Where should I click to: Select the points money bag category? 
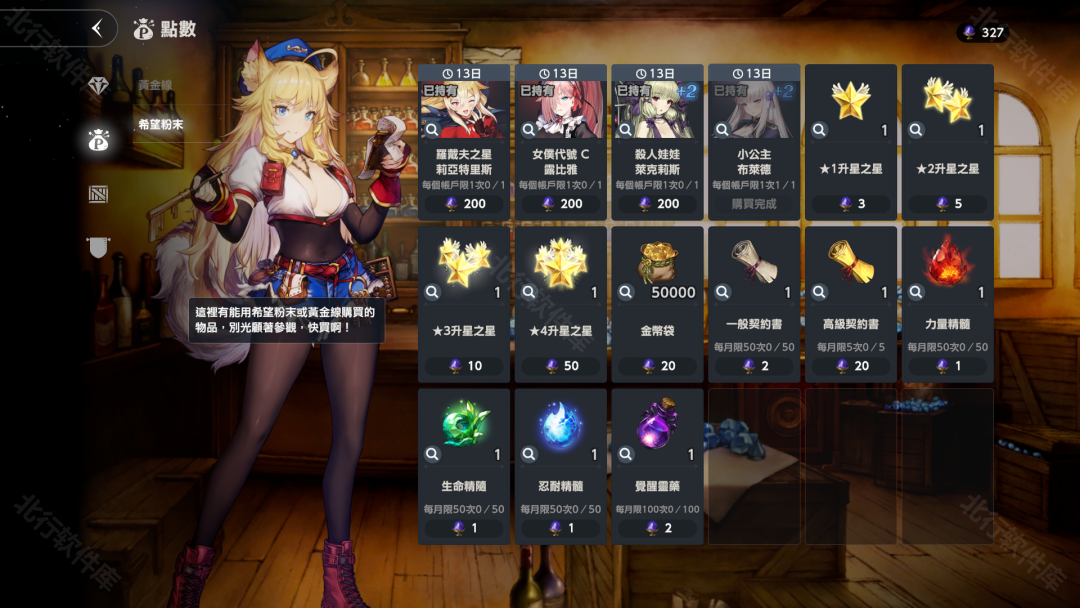pyautogui.click(x=98, y=140)
